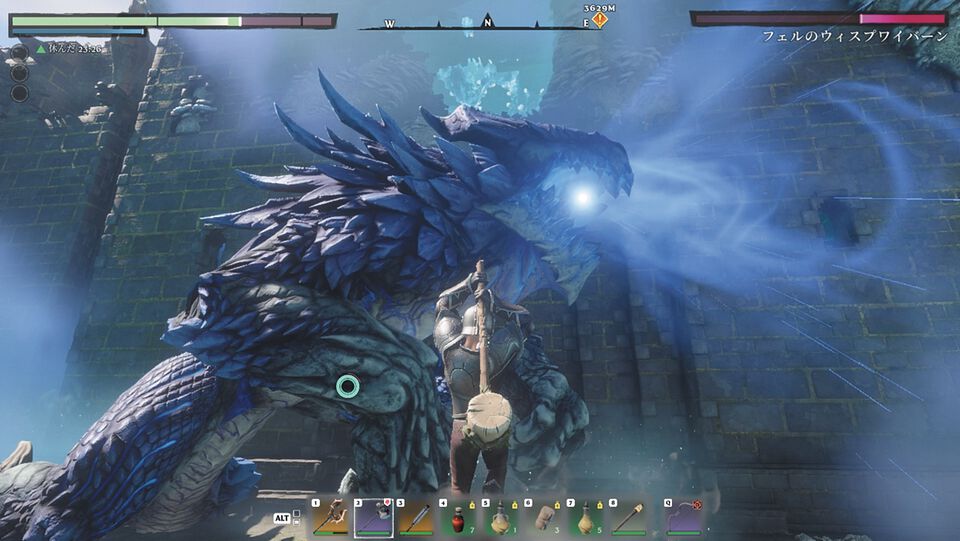This screenshot has height=541, width=960.
Task: Click the orange quest marker on the compass
Action: pyautogui.click(x=599, y=19)
